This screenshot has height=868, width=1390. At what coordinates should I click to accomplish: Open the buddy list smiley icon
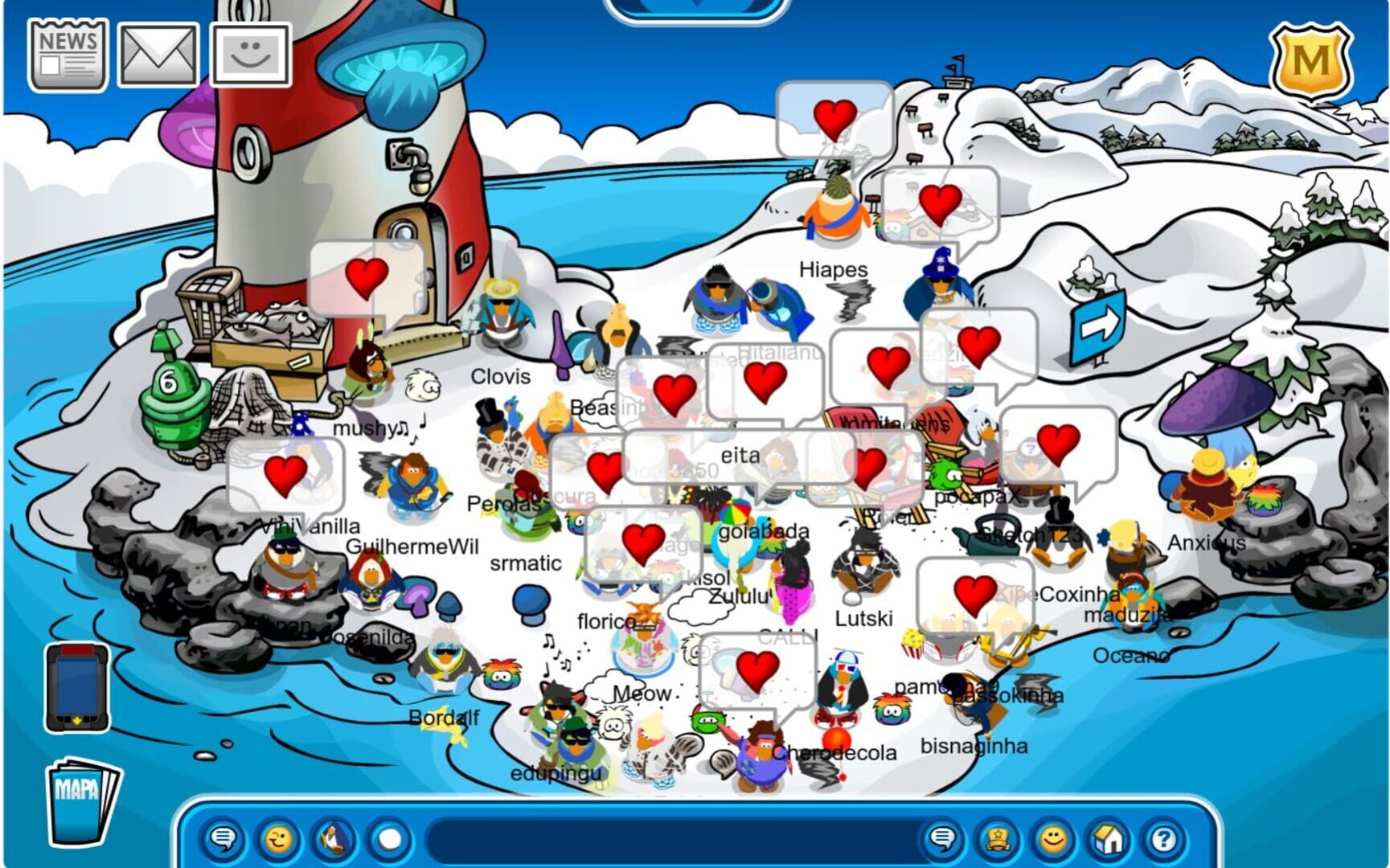click(x=252, y=53)
